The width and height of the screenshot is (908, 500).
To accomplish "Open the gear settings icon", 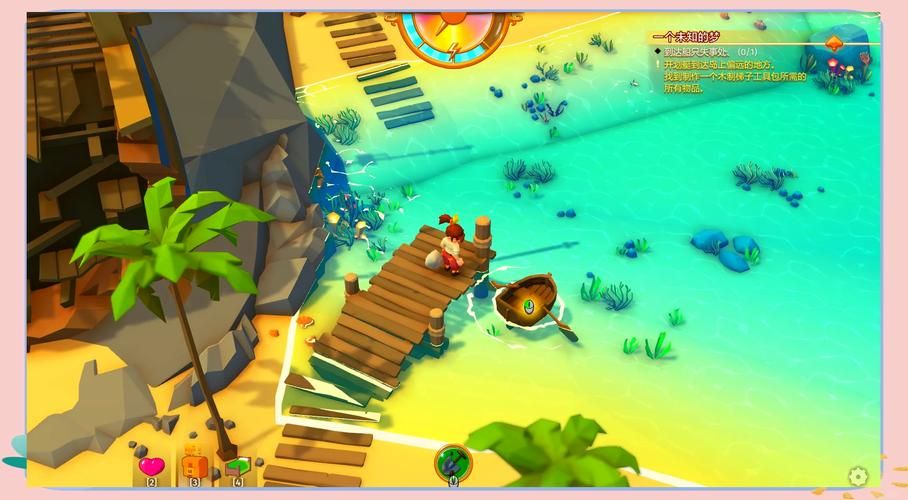I will click(857, 476).
